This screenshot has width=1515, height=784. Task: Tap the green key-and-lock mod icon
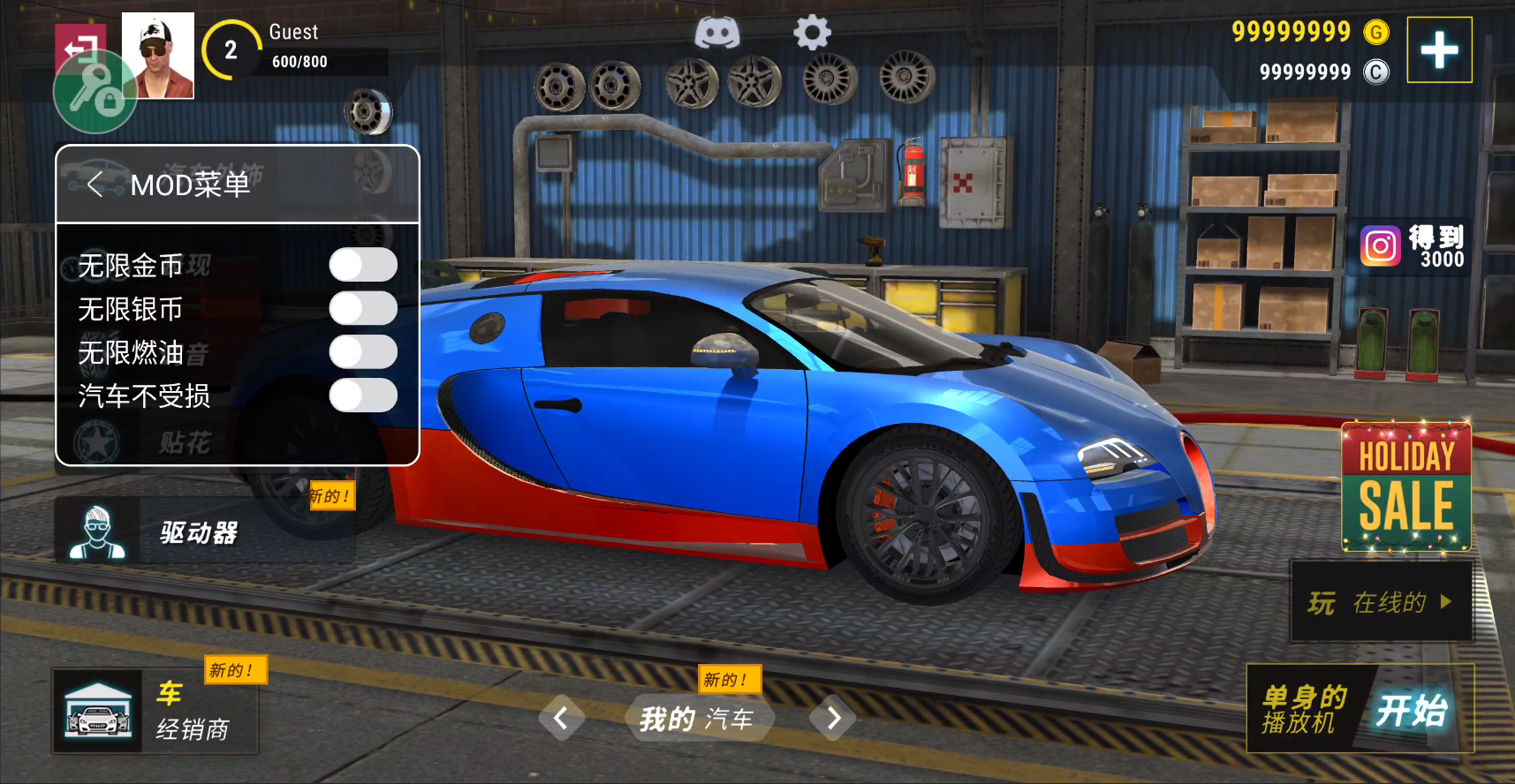click(95, 93)
